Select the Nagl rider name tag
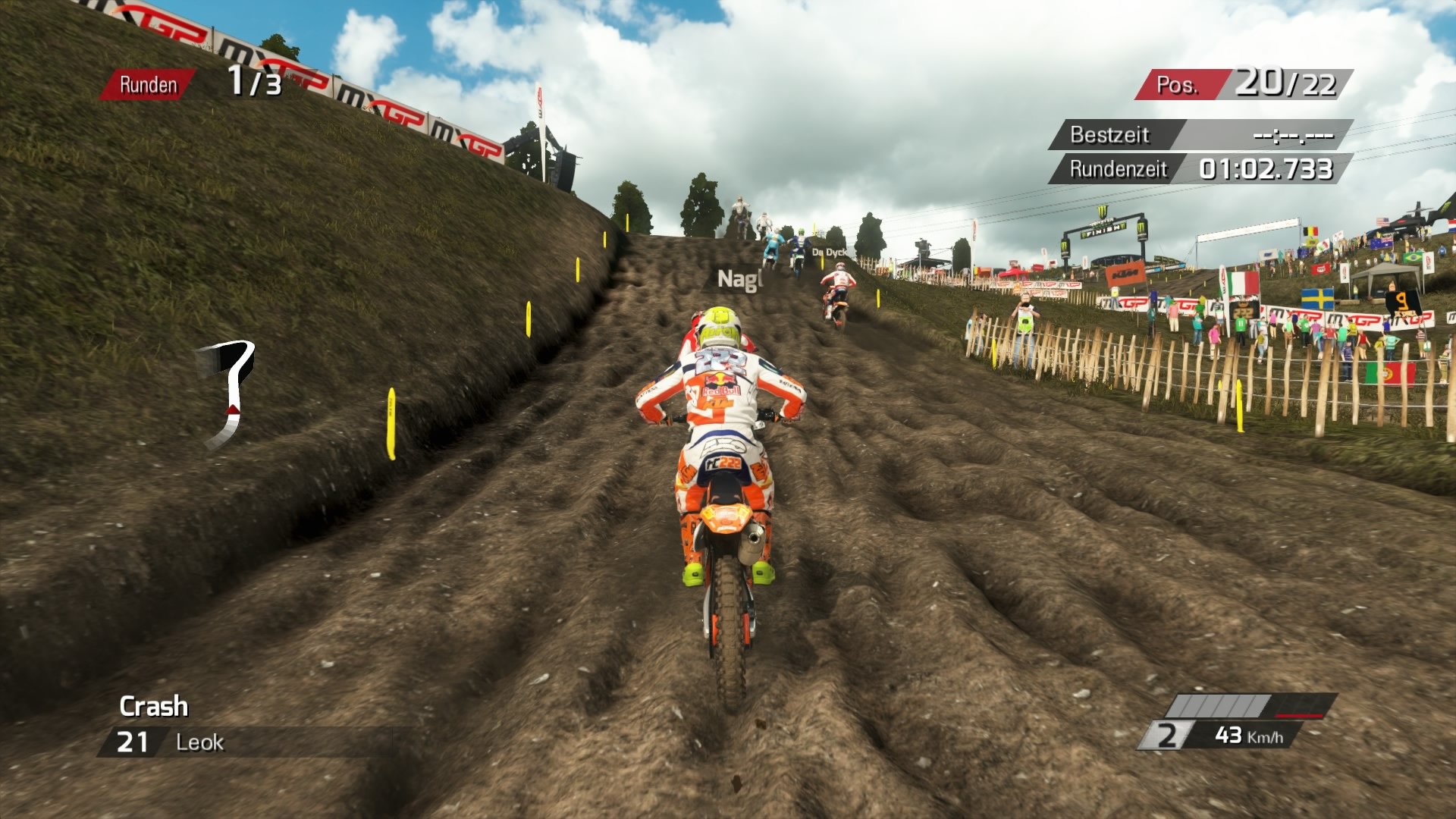This screenshot has height=819, width=1456. (739, 278)
